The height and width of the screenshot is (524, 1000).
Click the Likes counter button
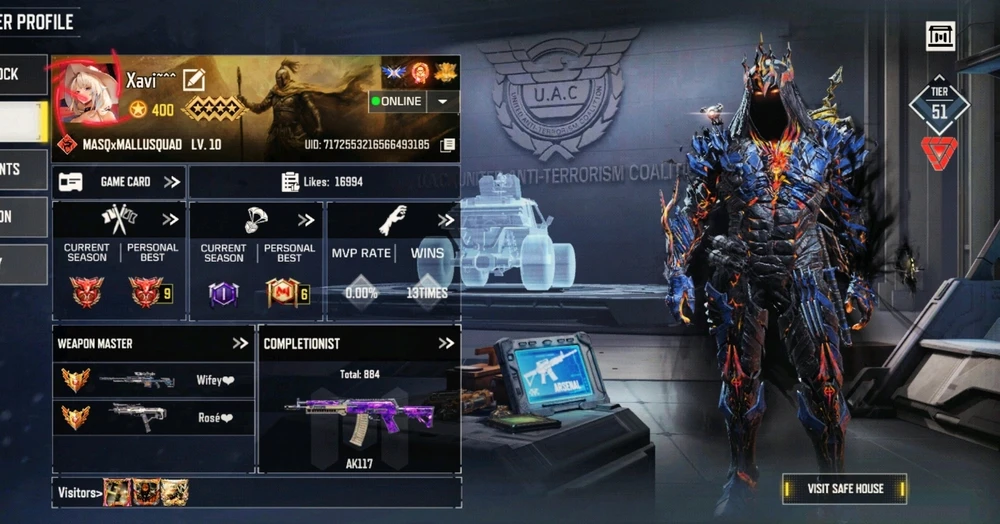323,182
